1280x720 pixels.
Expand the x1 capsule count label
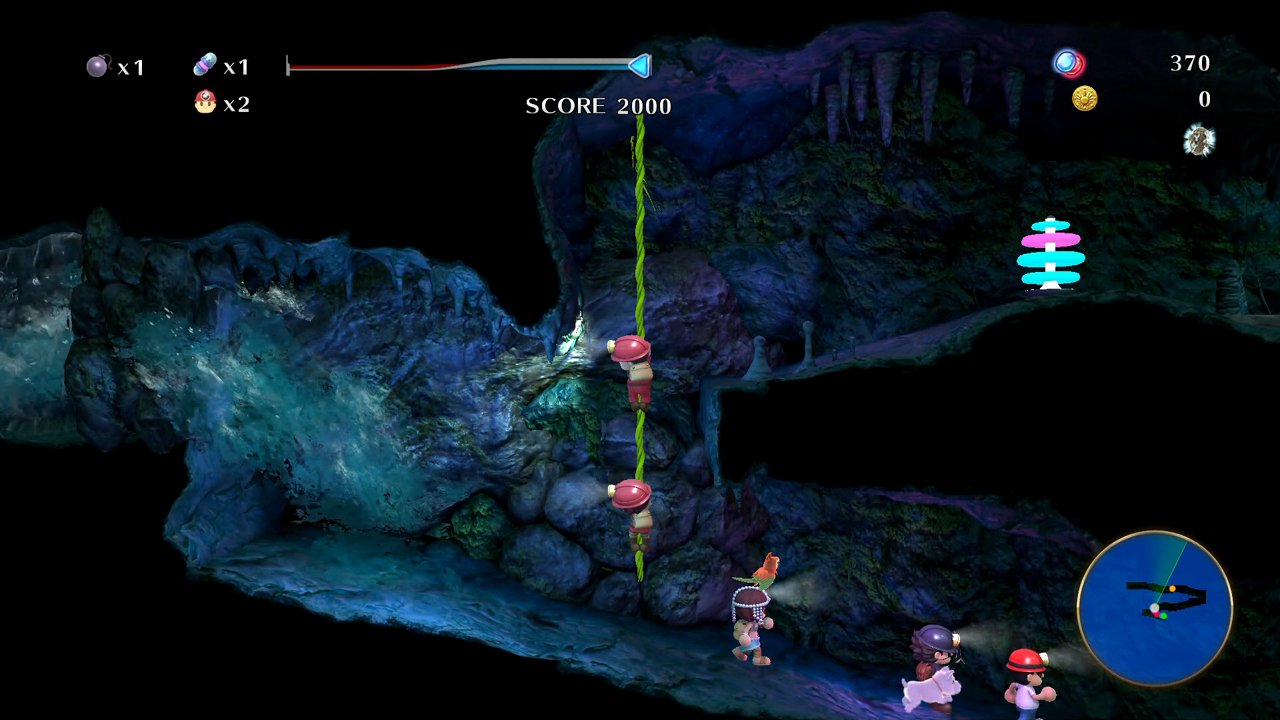click(236, 66)
